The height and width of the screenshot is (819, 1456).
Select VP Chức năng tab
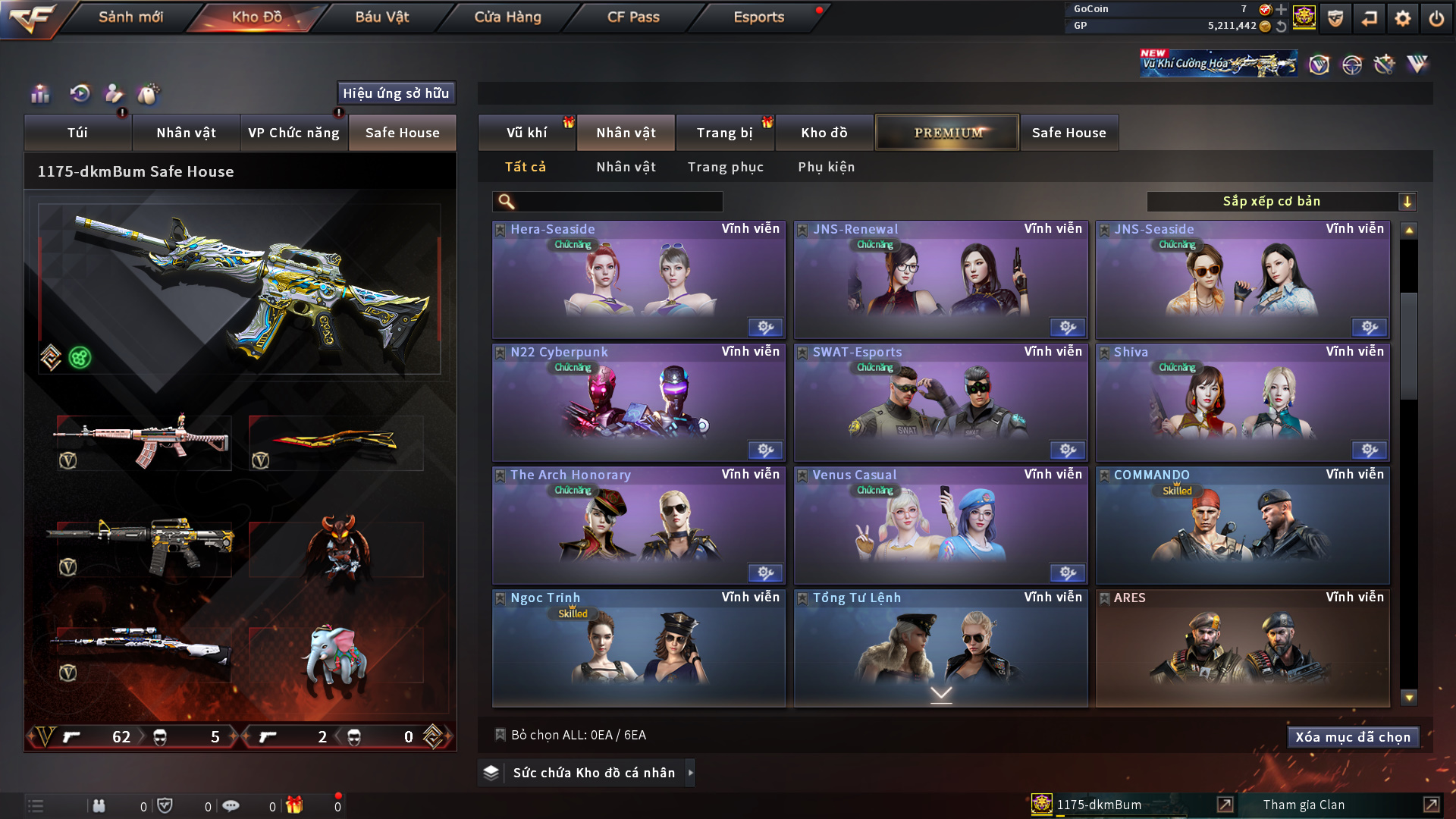pyautogui.click(x=293, y=133)
